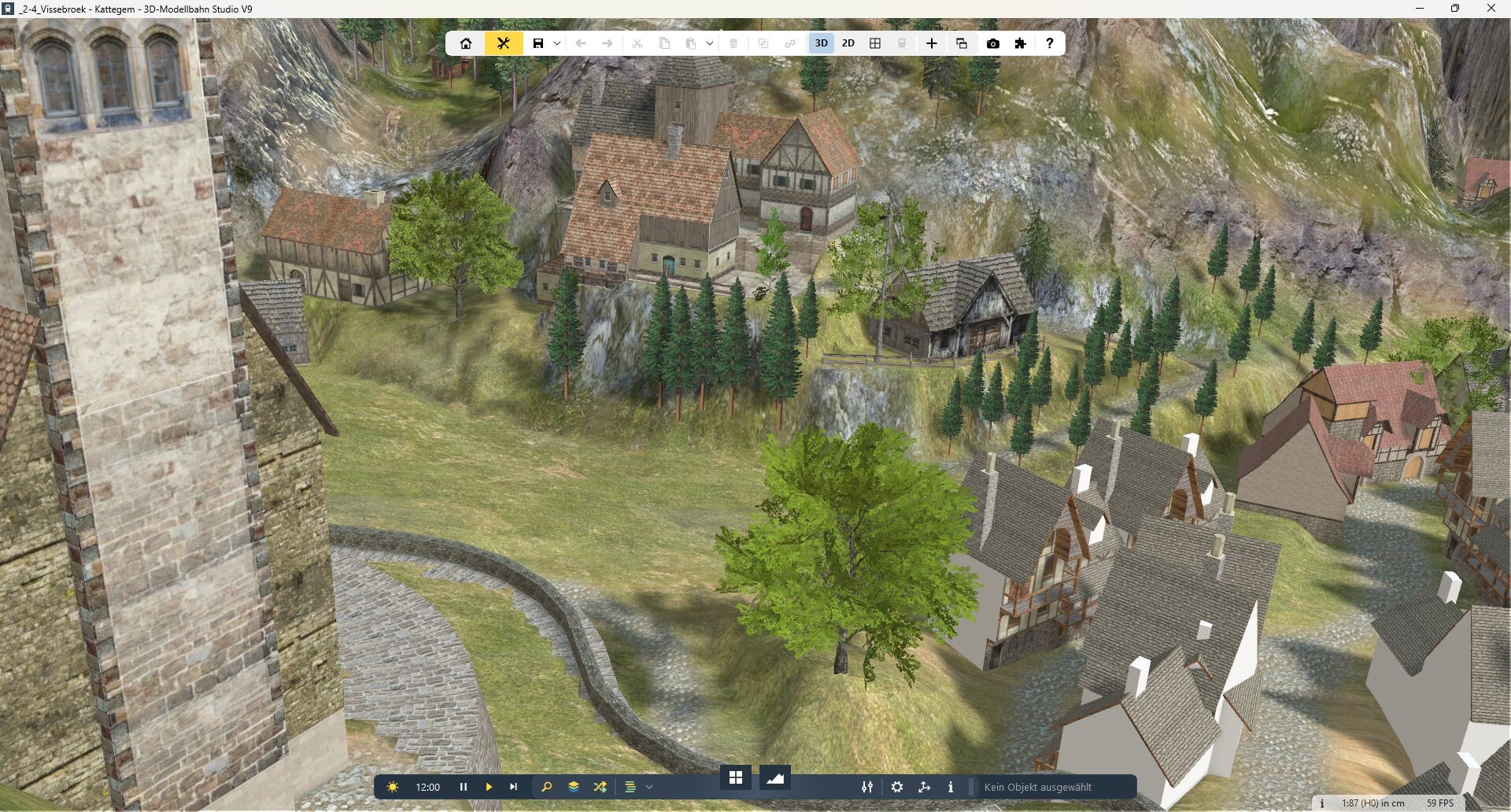Click the sun time-of-day icon
Screen dimensions: 1511x812
(x=393, y=787)
